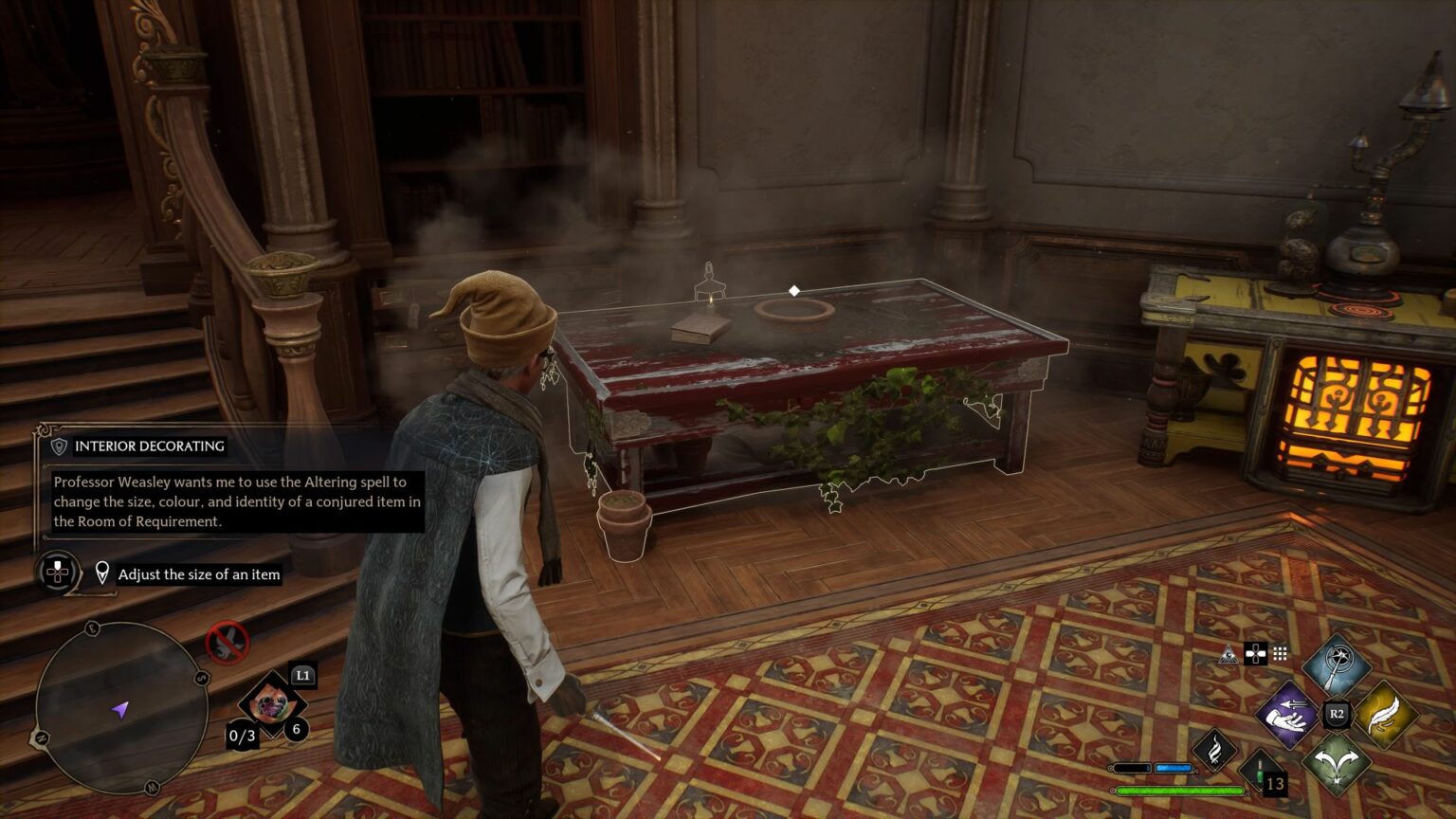The image size is (1456, 819).
Task: Click the R2 cast prompt in the spell diamond
Action: [1337, 714]
